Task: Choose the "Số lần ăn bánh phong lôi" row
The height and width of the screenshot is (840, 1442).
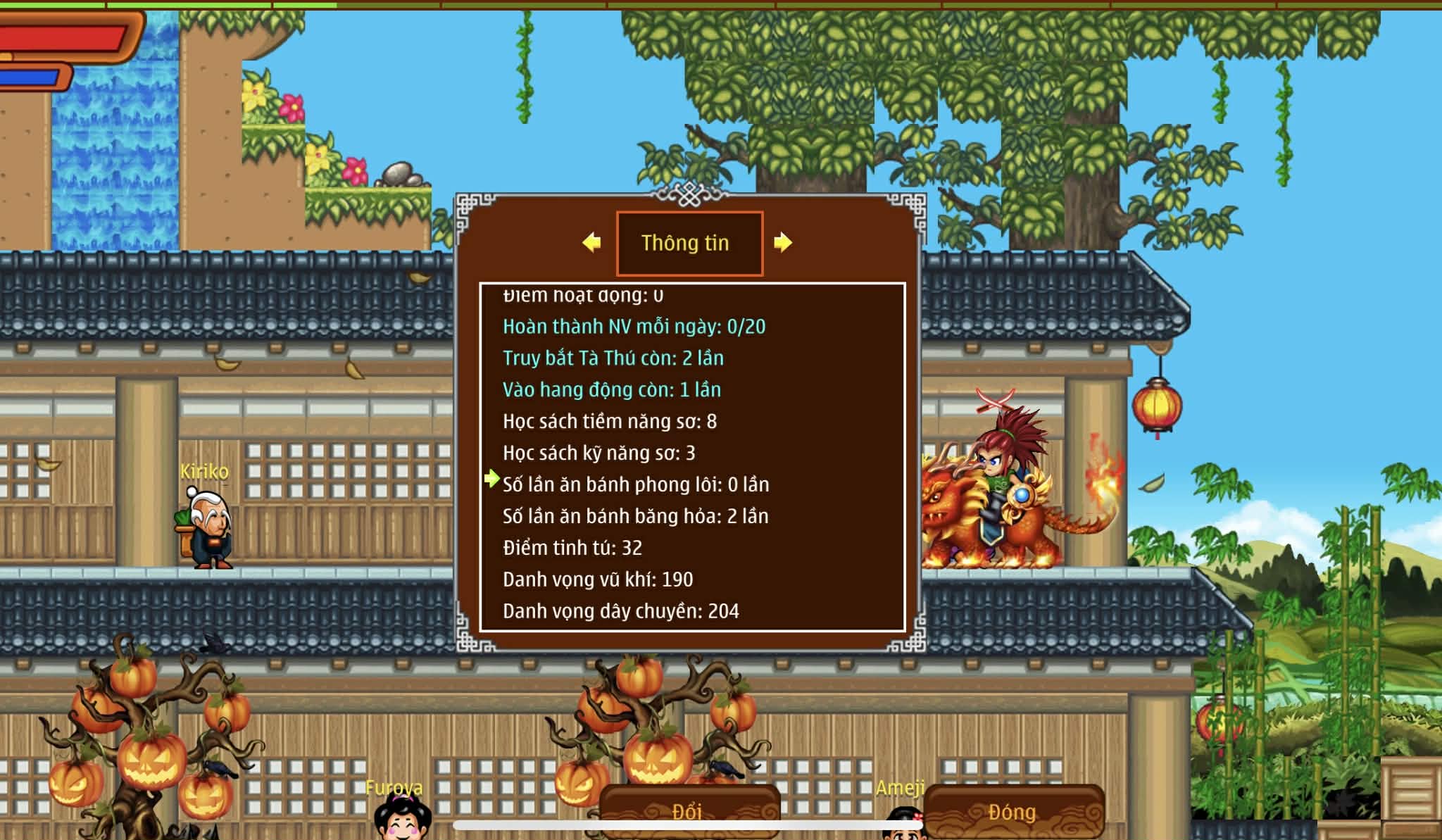Action: [x=635, y=485]
